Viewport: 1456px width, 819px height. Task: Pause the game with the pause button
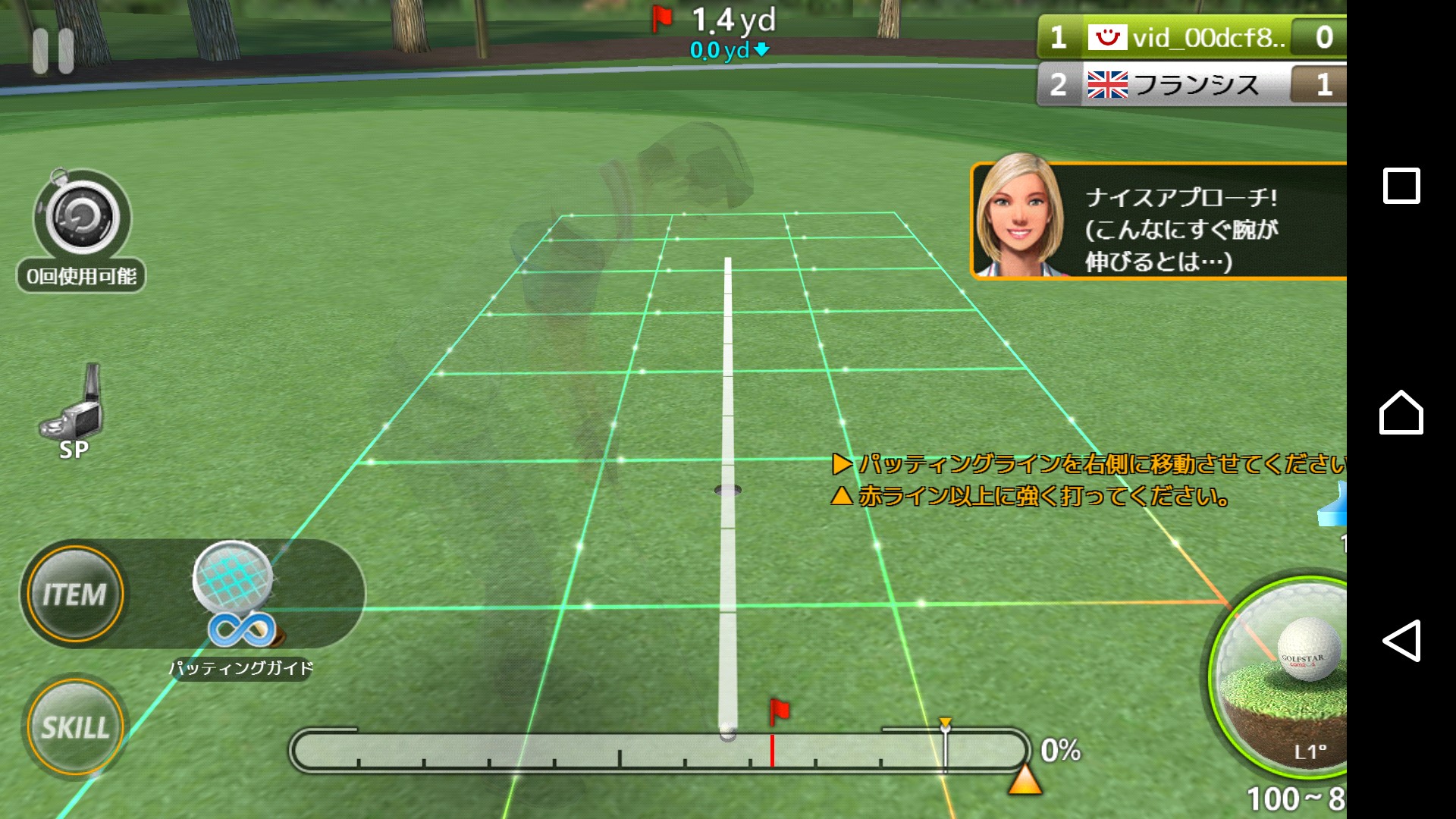[x=53, y=51]
